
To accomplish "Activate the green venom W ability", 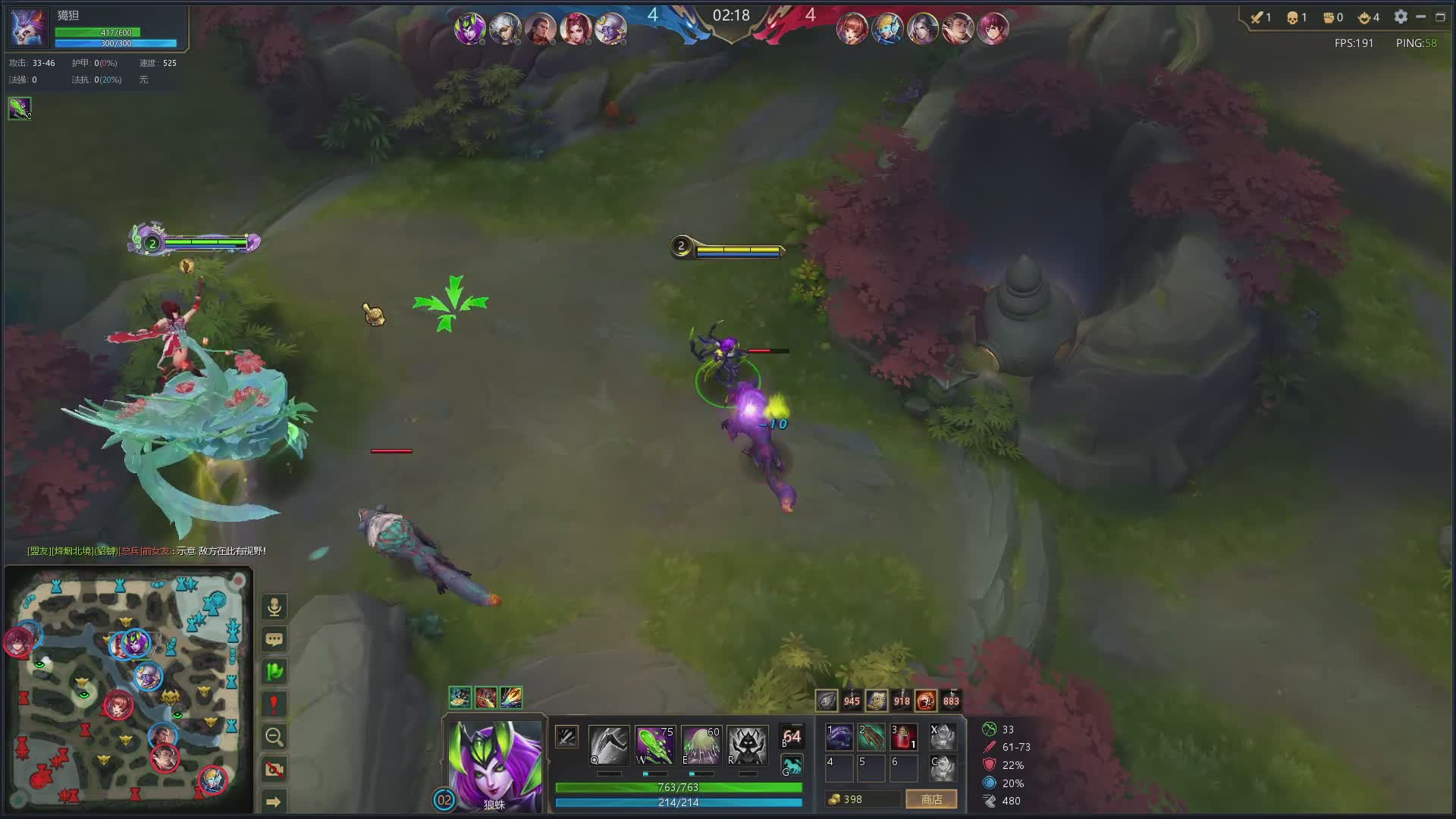I will coord(654,745).
